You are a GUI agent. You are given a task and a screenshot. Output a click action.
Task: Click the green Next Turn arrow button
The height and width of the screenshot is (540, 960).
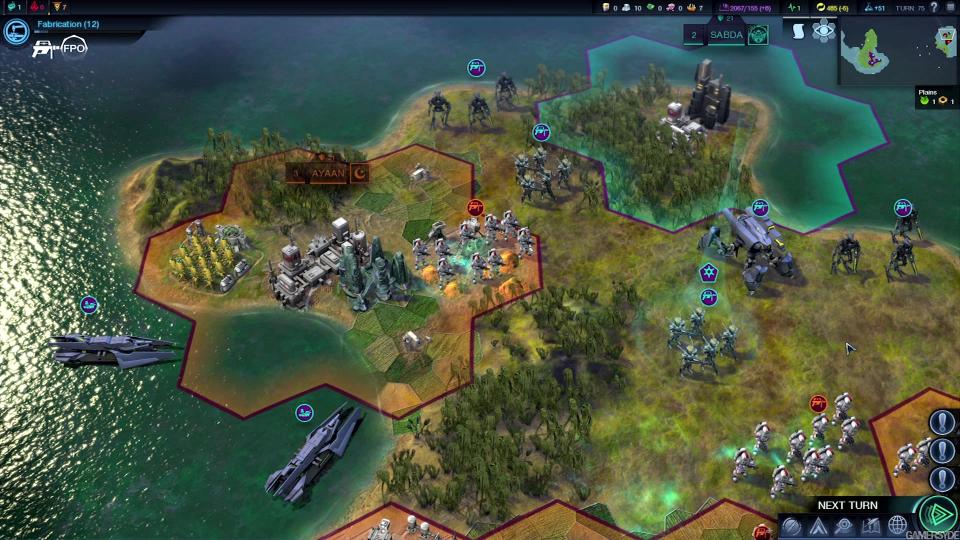click(937, 515)
